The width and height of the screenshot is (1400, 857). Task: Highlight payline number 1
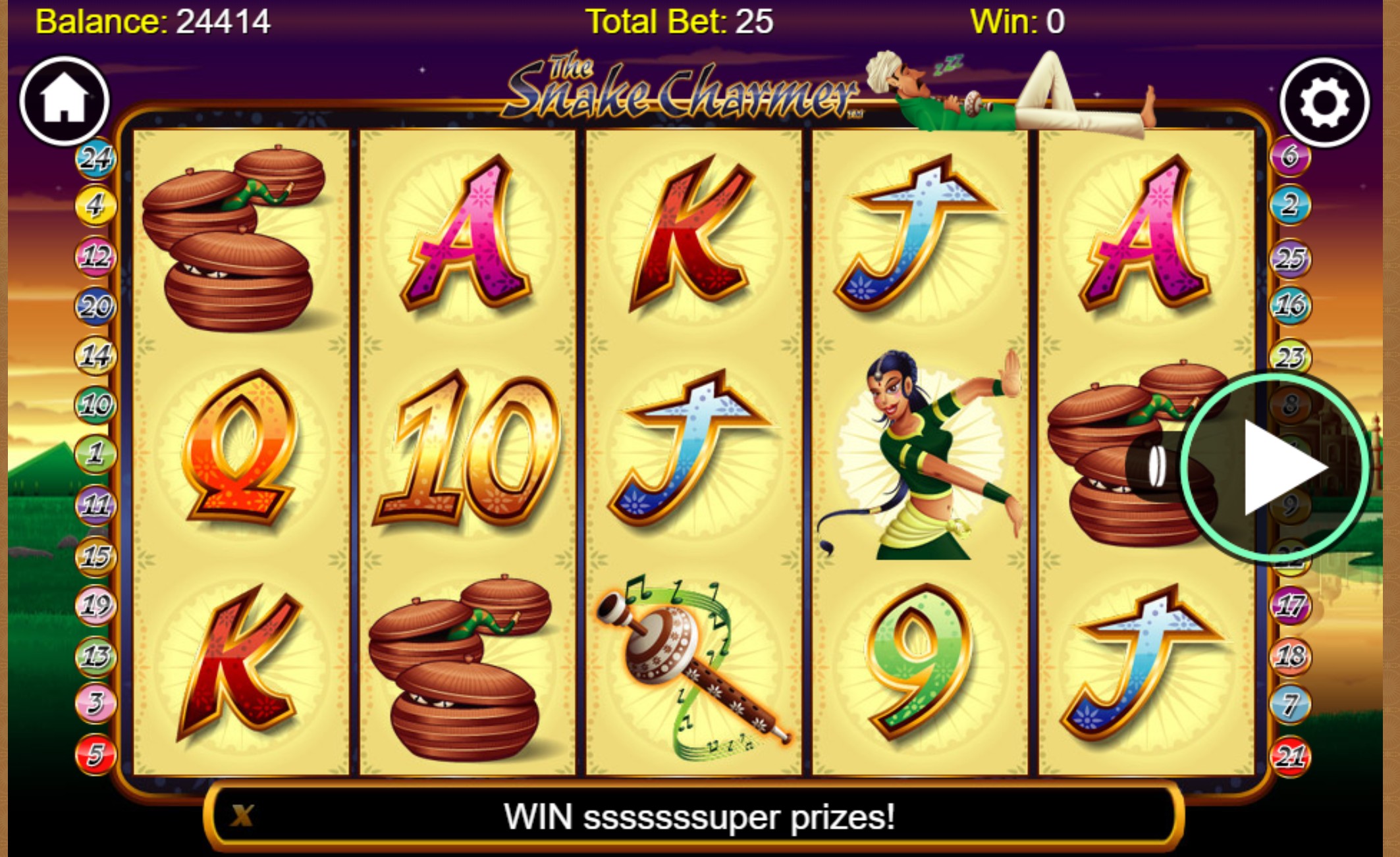point(96,454)
